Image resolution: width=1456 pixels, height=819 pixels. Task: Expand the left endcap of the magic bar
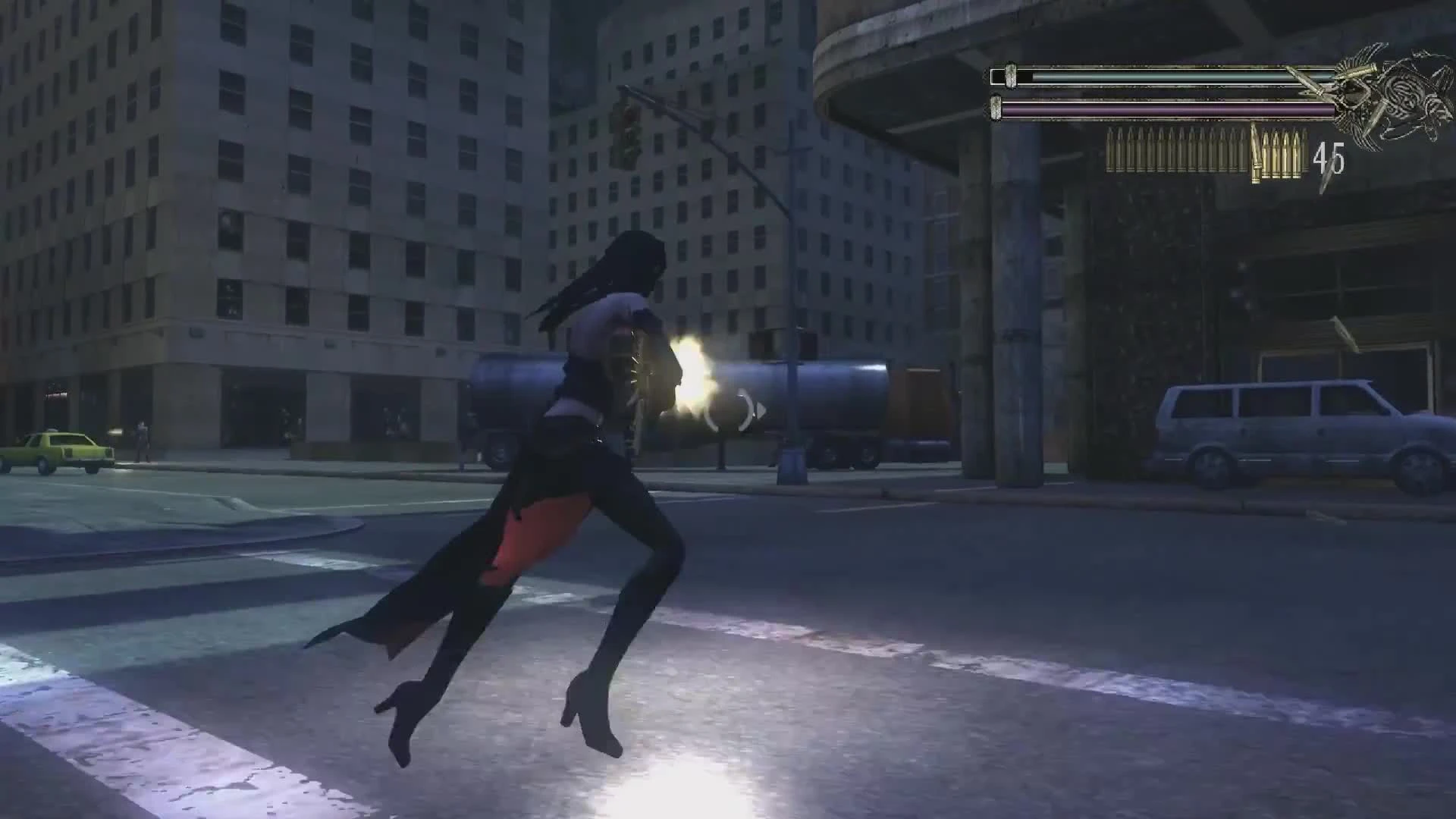[x=995, y=108]
